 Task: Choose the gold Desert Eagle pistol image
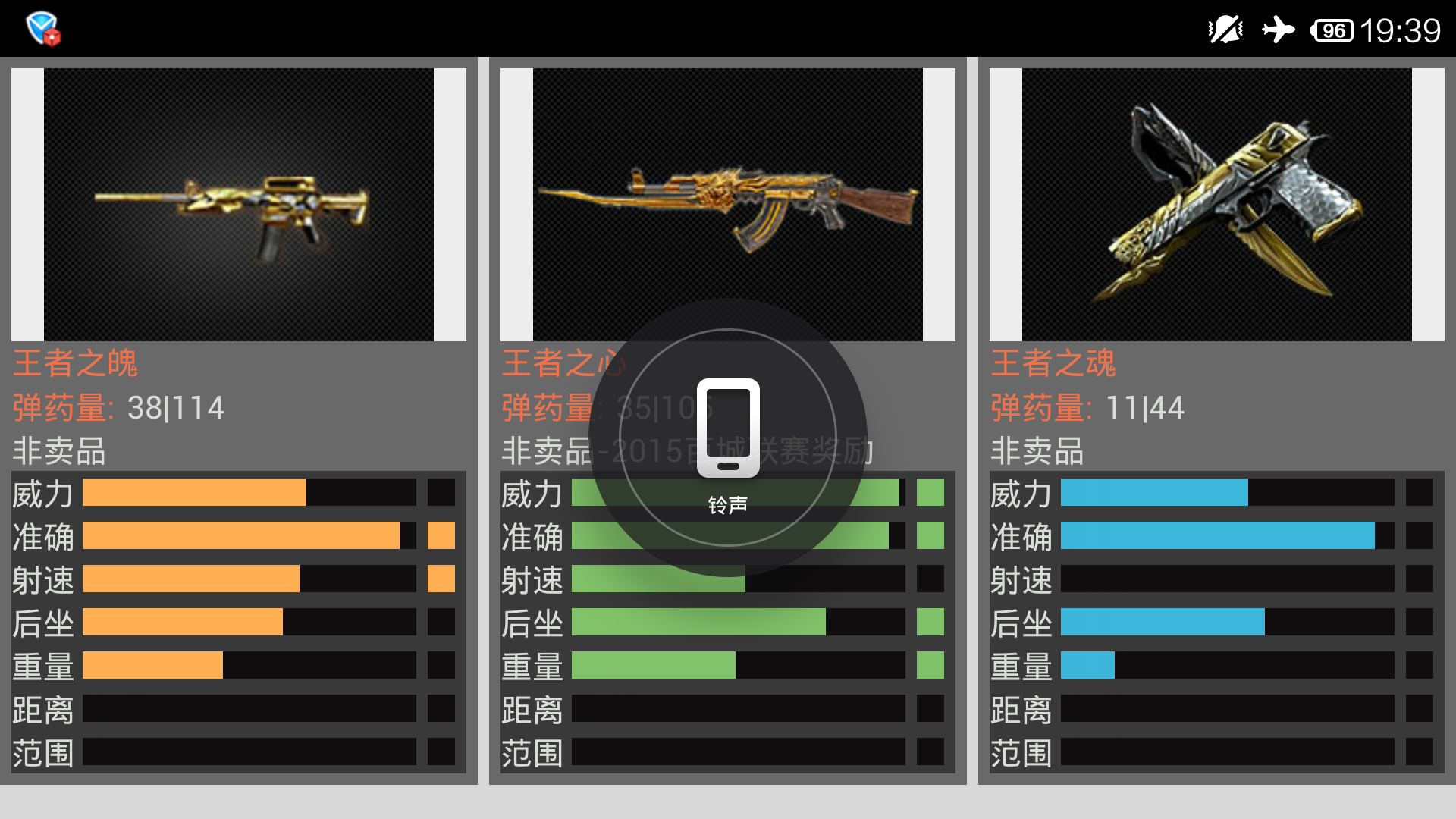click(x=1216, y=205)
